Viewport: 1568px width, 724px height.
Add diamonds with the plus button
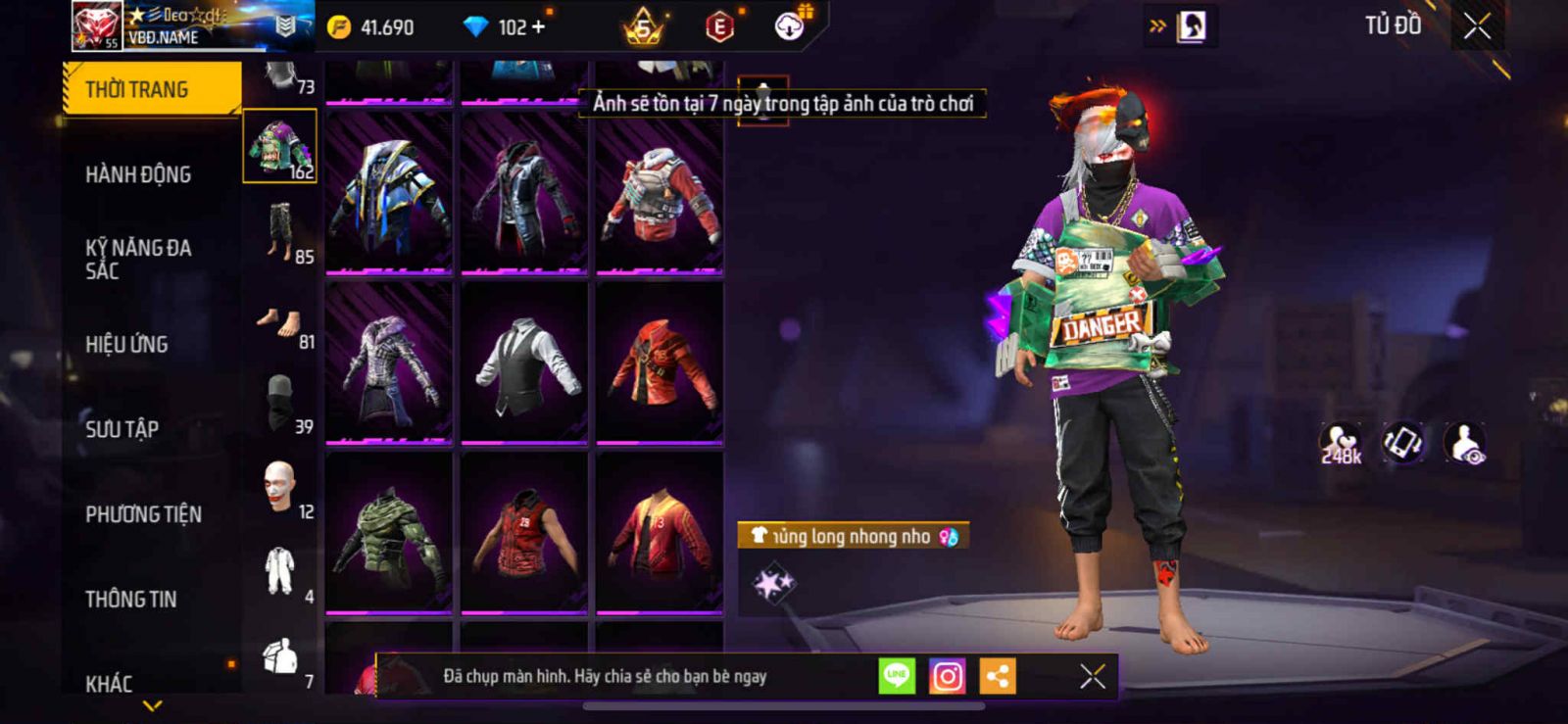tap(538, 26)
